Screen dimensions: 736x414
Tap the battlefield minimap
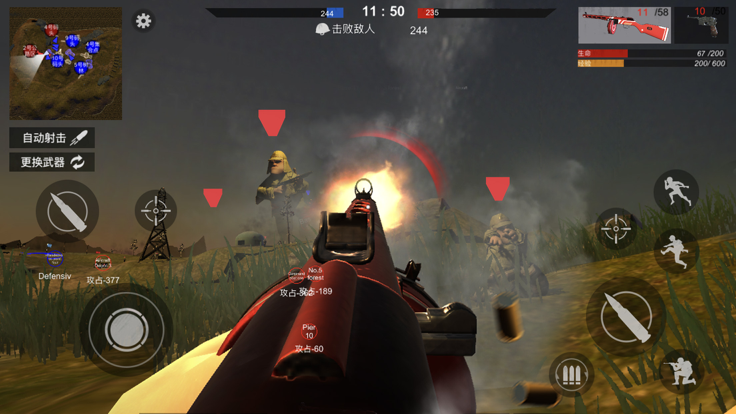pyautogui.click(x=66, y=63)
